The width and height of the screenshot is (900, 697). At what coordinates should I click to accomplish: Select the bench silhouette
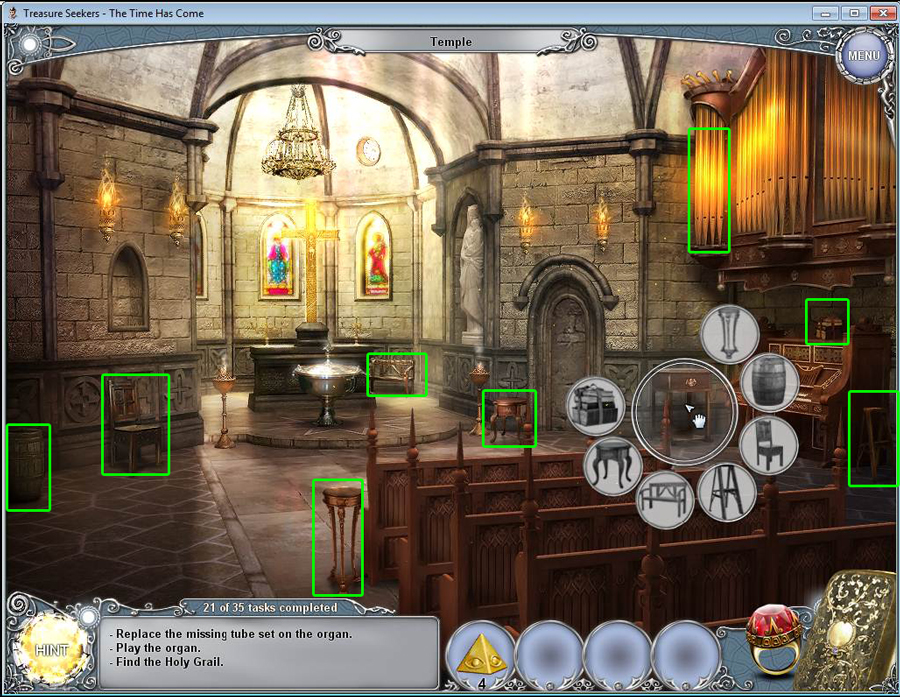pos(664,498)
